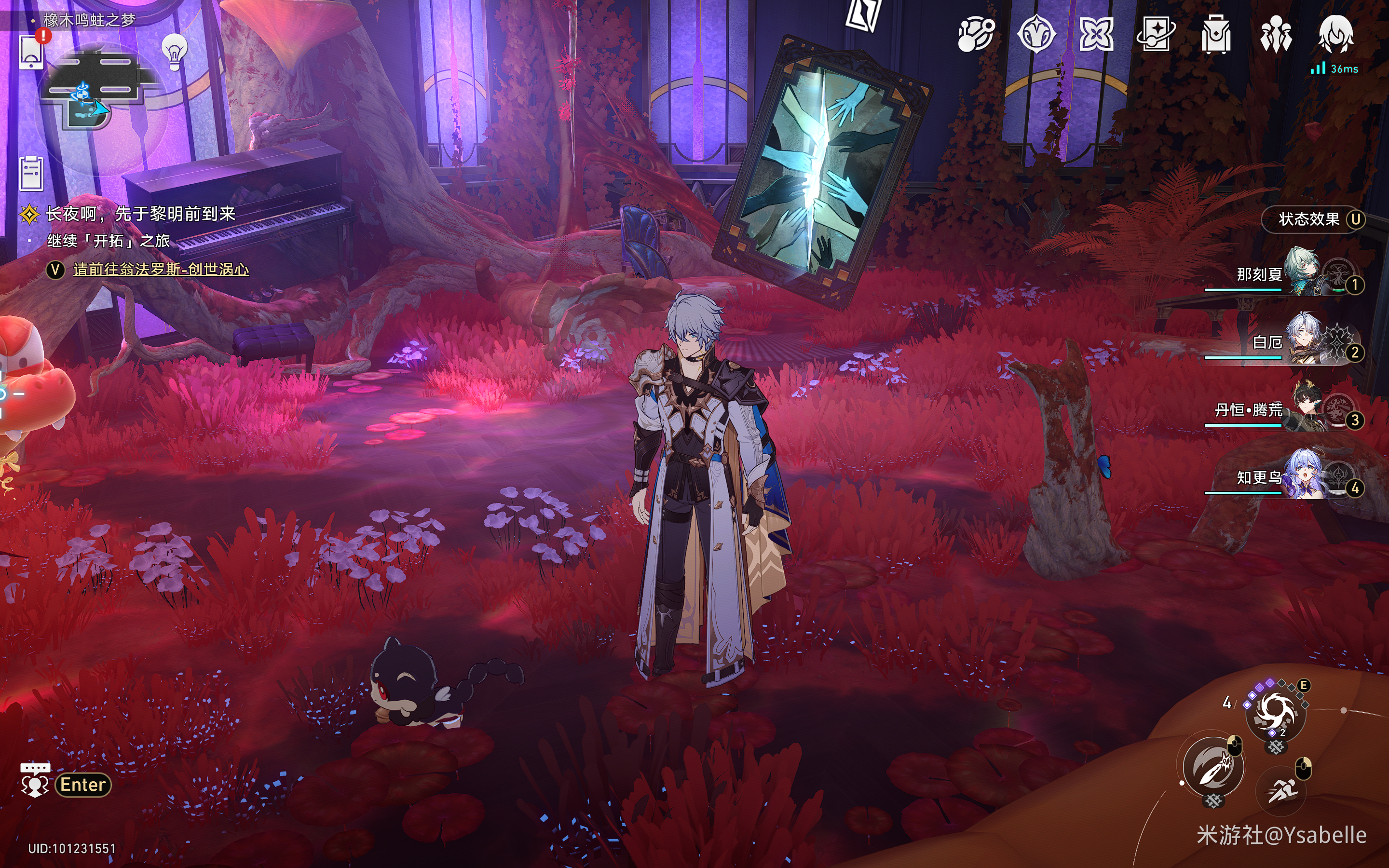Open the chat speech-bubble icon

click(35, 780)
